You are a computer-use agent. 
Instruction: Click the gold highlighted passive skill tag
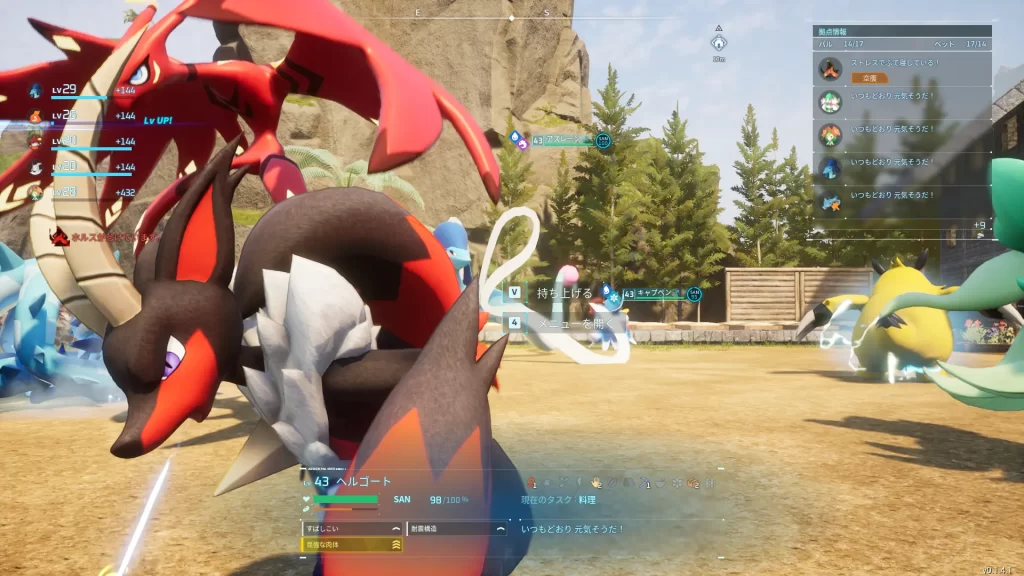pyautogui.click(x=352, y=545)
